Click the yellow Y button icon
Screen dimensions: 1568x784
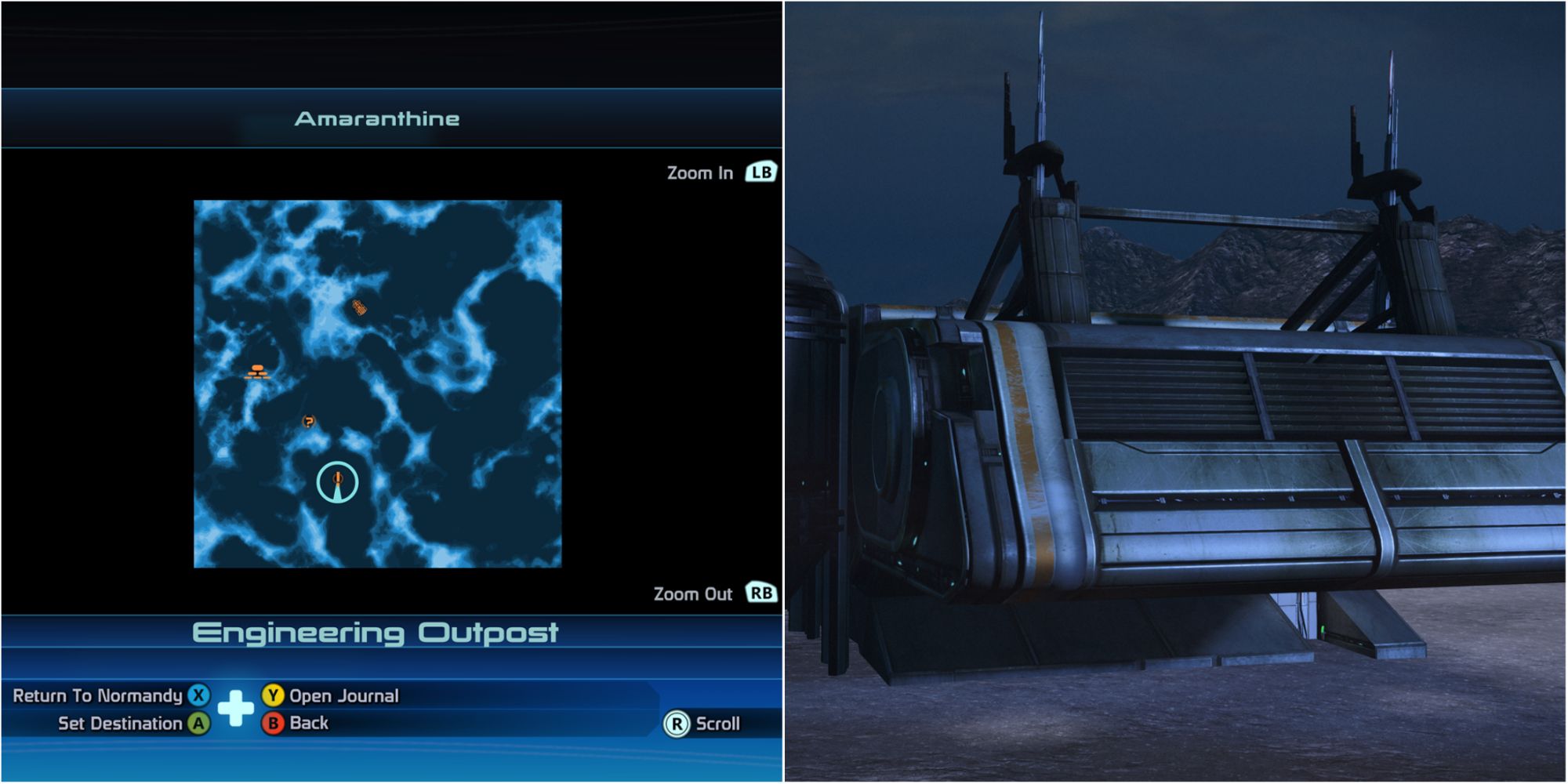272,695
